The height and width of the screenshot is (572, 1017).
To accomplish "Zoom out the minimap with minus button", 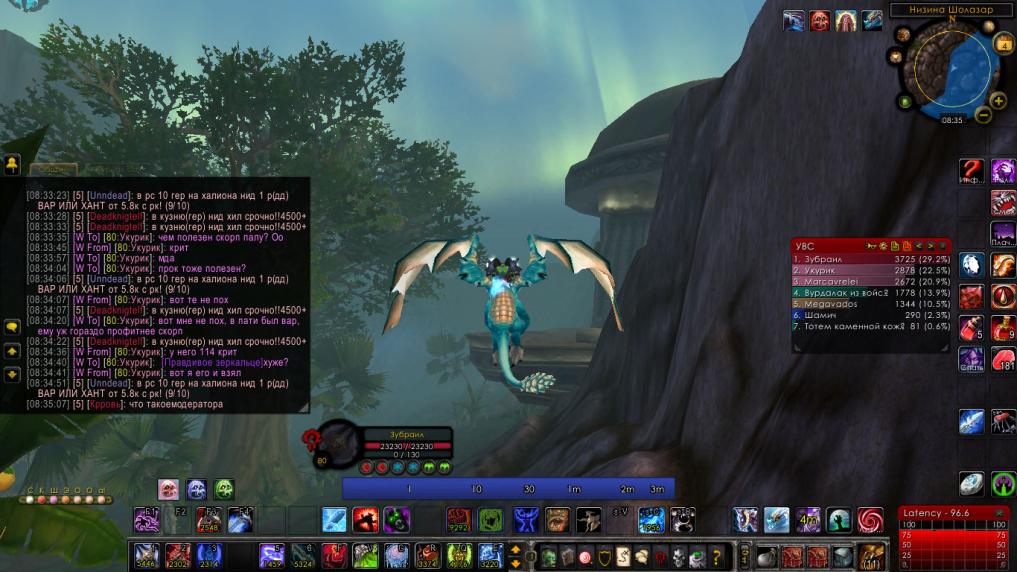I will (x=983, y=115).
